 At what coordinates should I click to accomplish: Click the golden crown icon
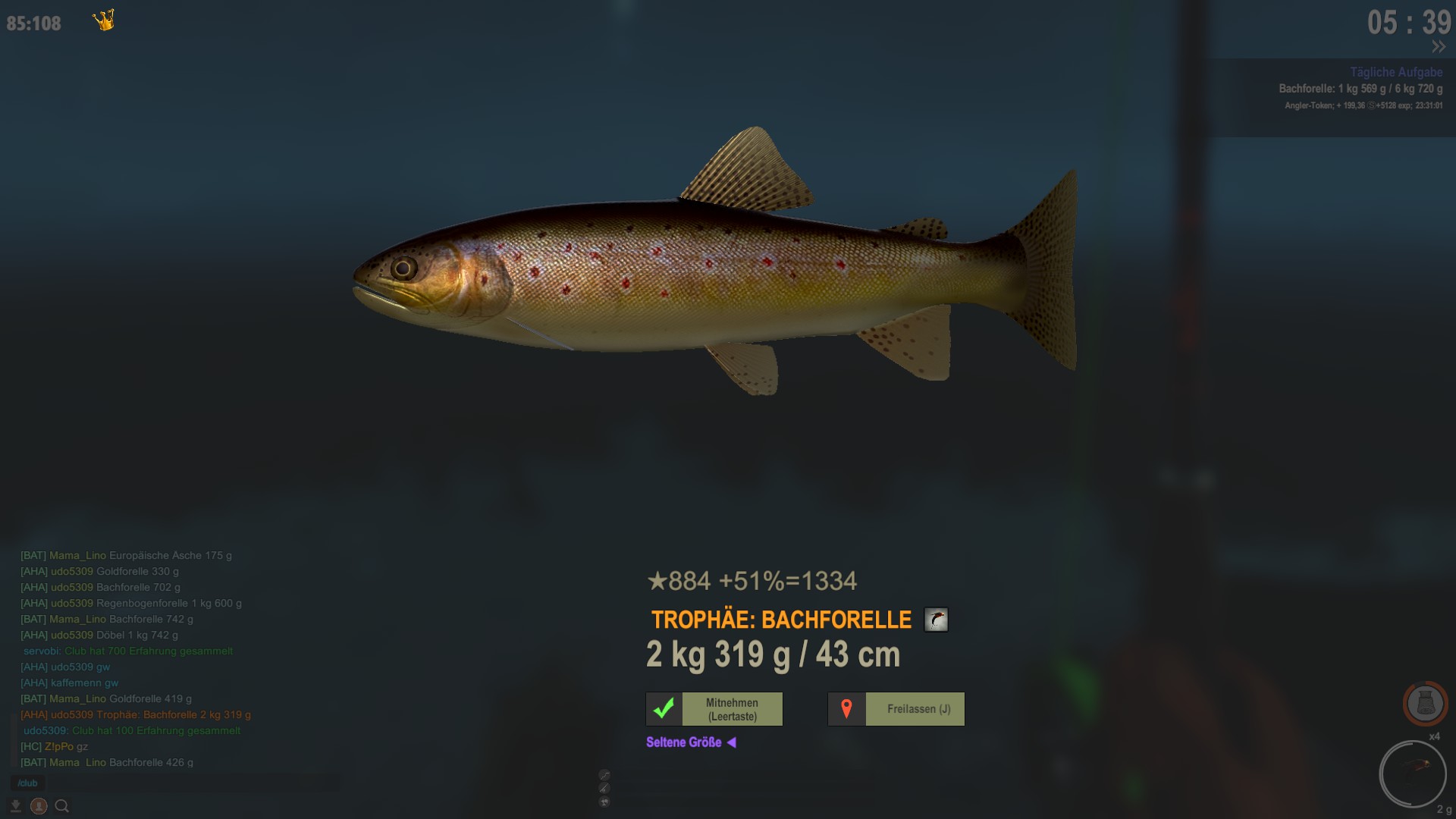tap(104, 20)
